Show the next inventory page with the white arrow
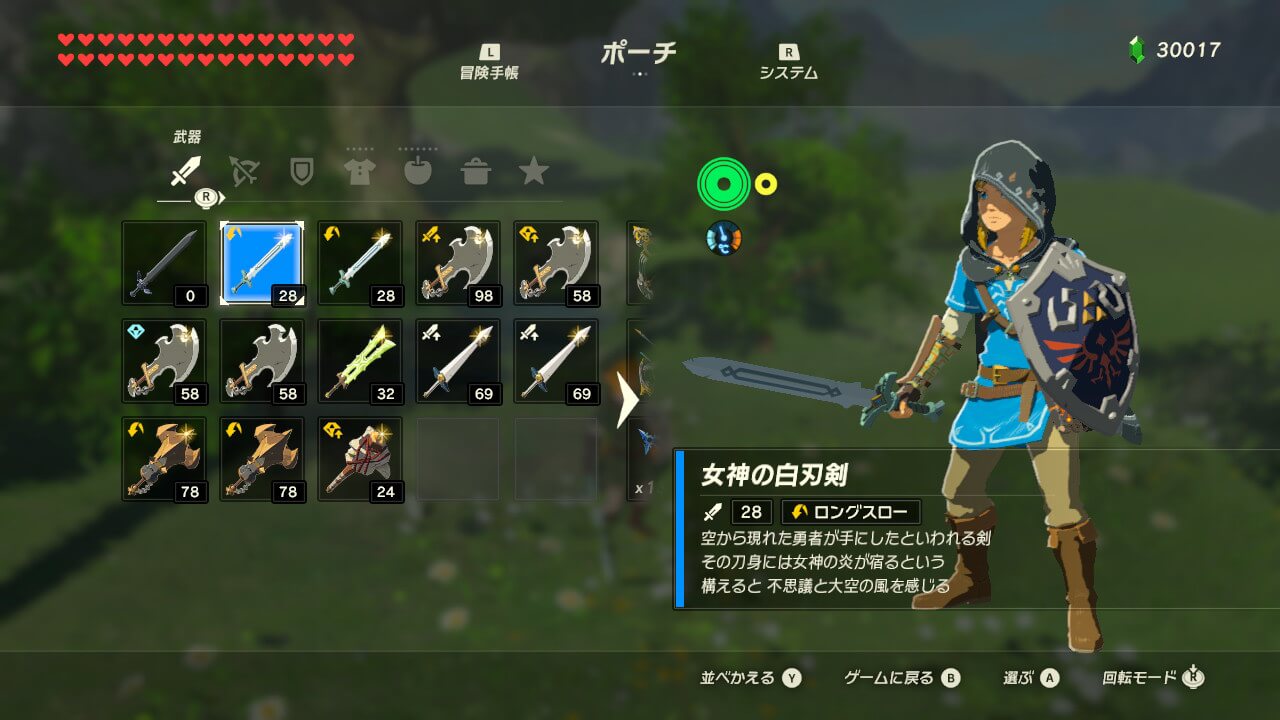Image resolution: width=1280 pixels, height=720 pixels. pos(628,400)
